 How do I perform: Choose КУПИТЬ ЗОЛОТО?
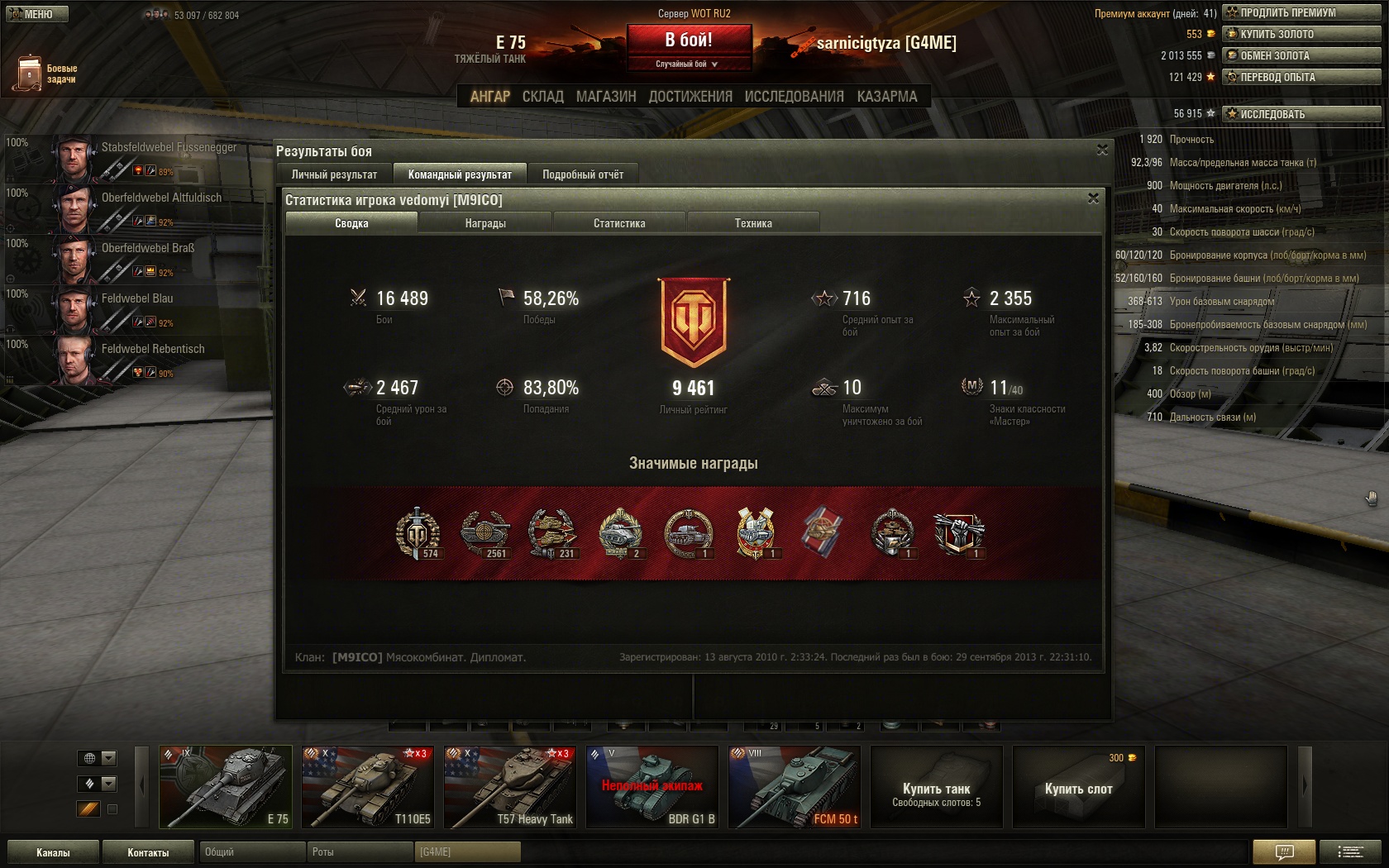1301,34
